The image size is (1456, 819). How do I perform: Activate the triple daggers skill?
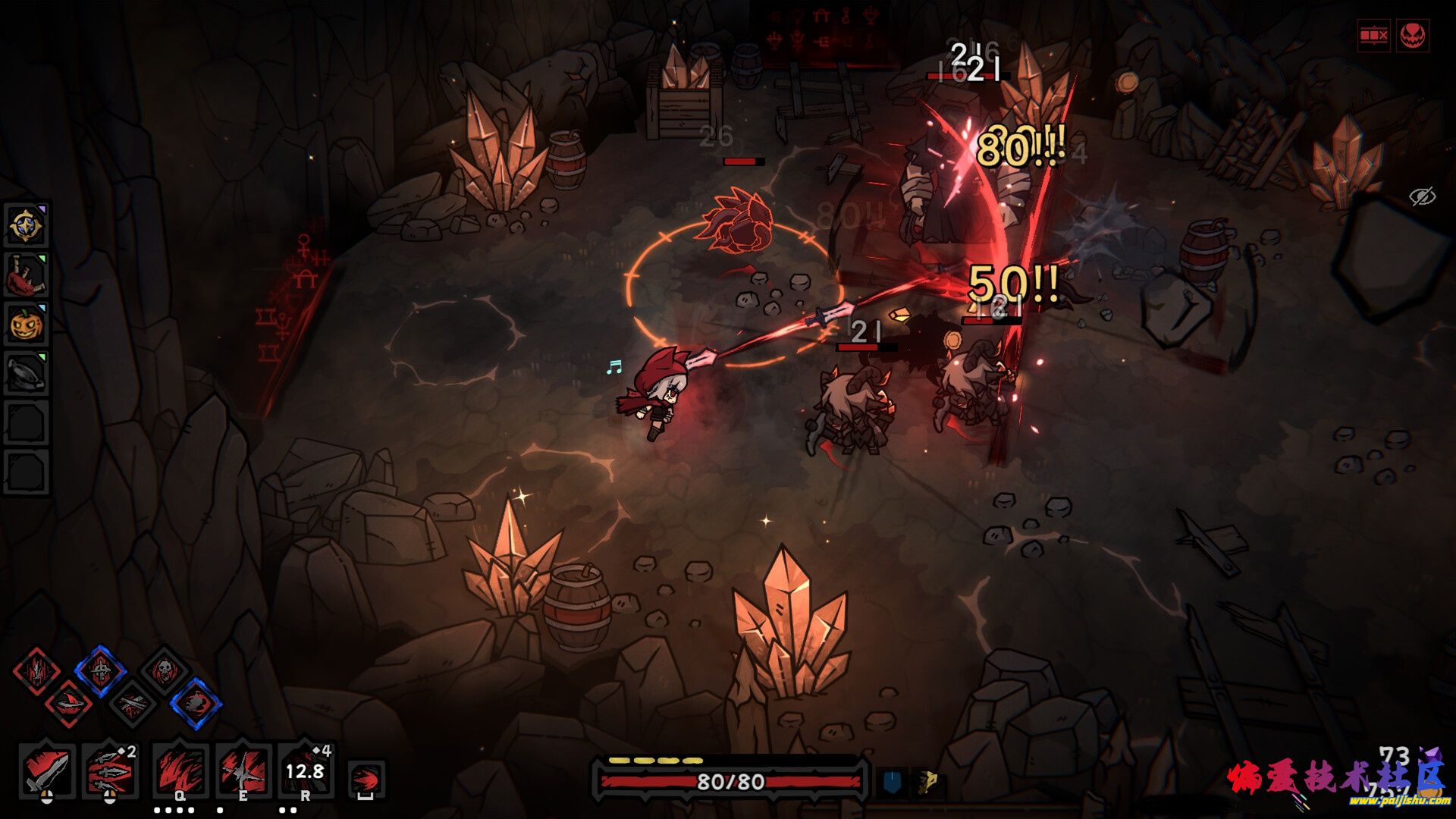[110, 770]
